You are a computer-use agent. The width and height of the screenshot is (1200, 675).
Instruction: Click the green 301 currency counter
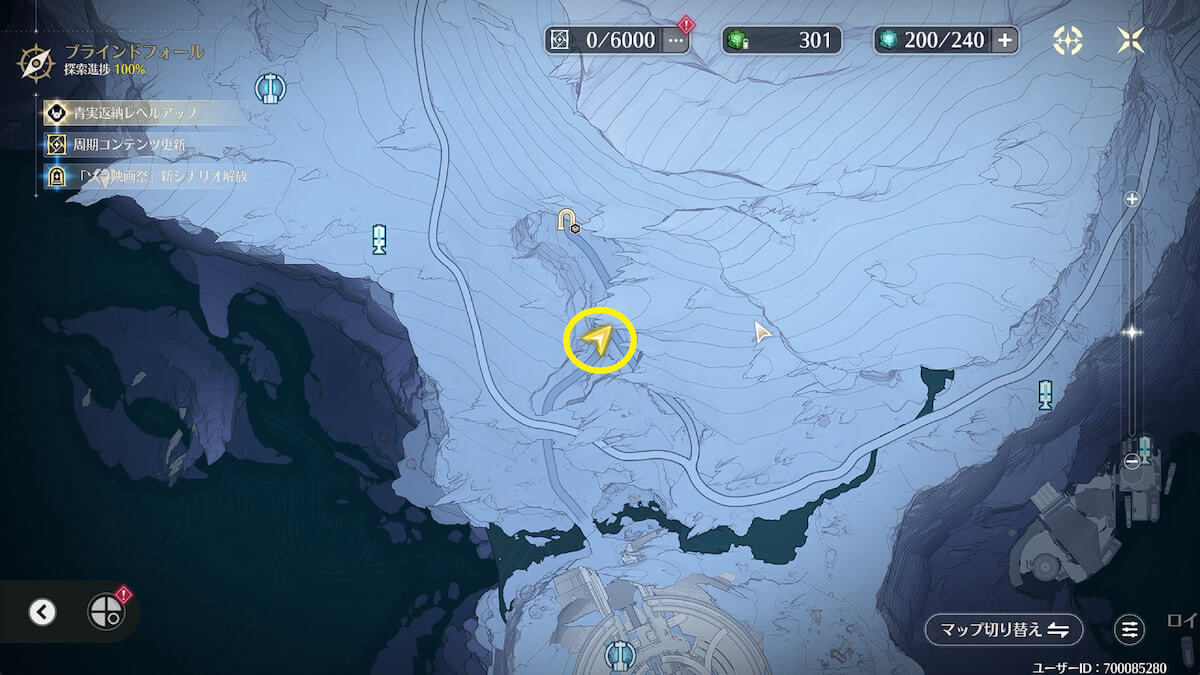coord(782,40)
